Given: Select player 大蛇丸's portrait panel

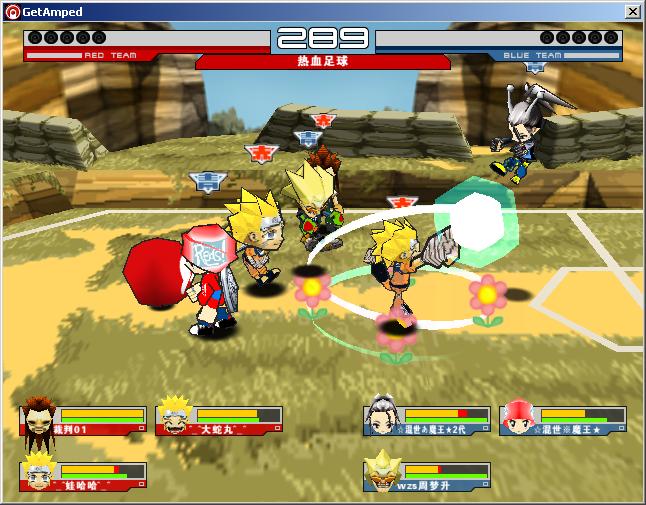Looking at the screenshot, I should click(x=220, y=420).
